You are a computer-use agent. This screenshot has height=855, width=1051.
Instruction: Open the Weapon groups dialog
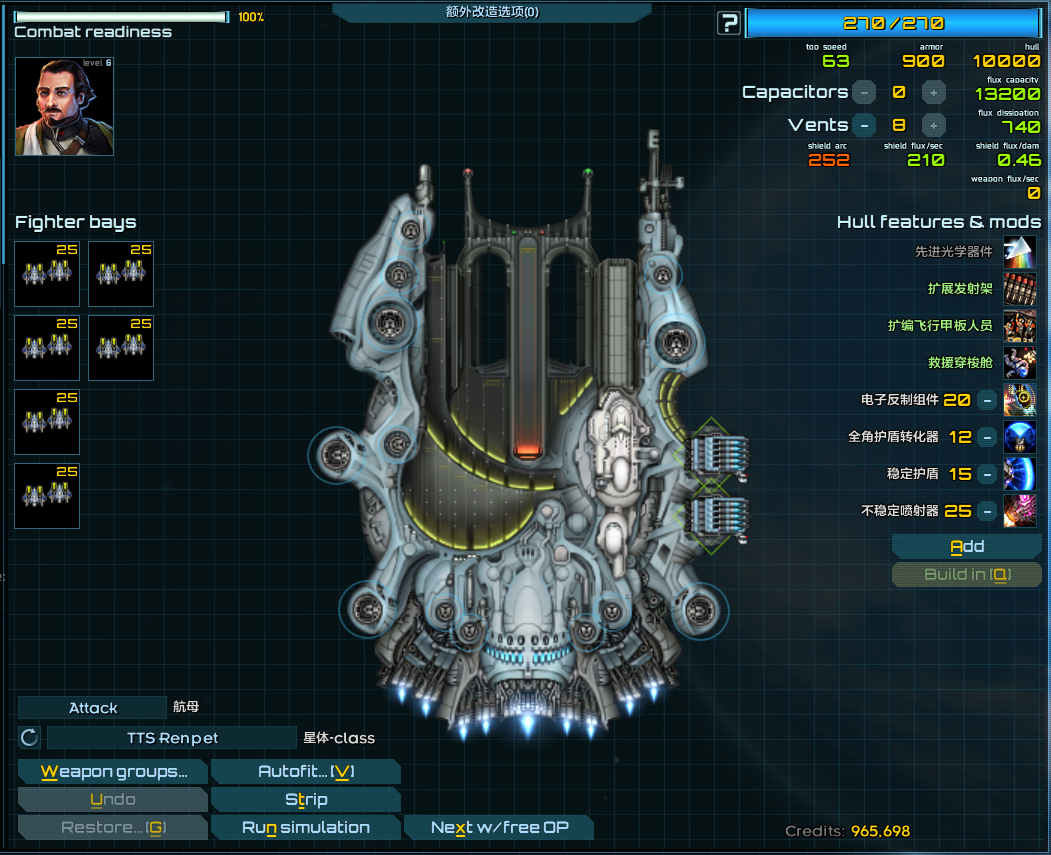click(113, 772)
